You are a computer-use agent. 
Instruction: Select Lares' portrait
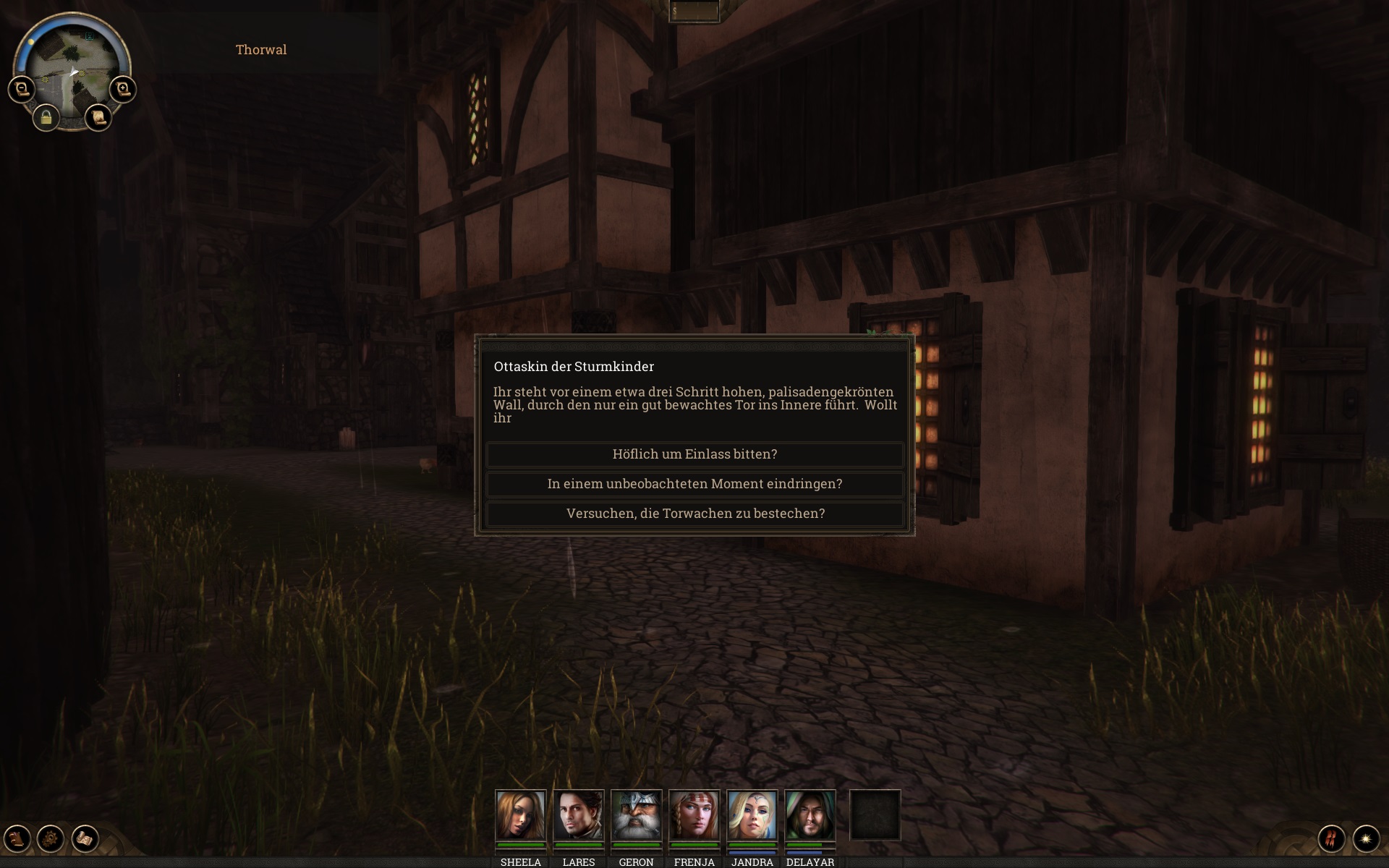click(579, 815)
